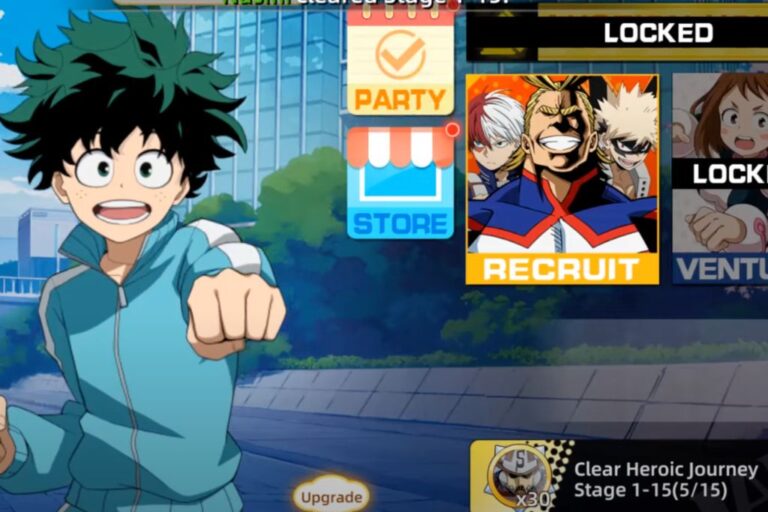Click the Upgrade button
Viewport: 768px width, 512px height.
coord(331,497)
